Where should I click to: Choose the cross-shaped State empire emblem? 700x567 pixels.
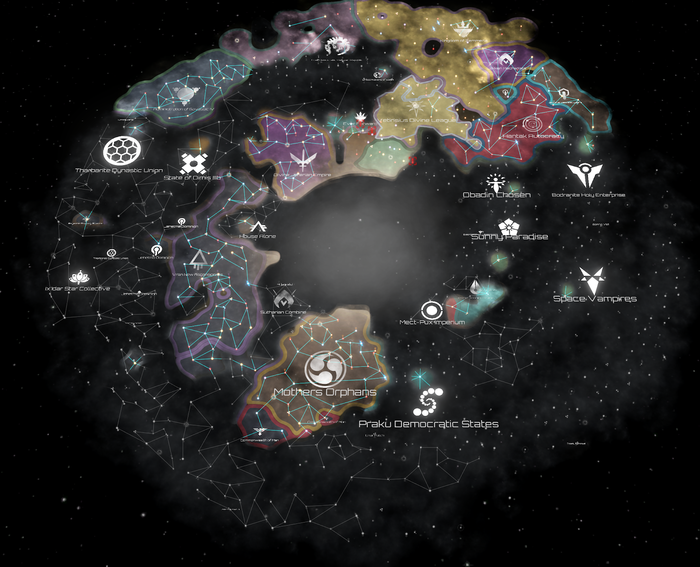point(193,161)
